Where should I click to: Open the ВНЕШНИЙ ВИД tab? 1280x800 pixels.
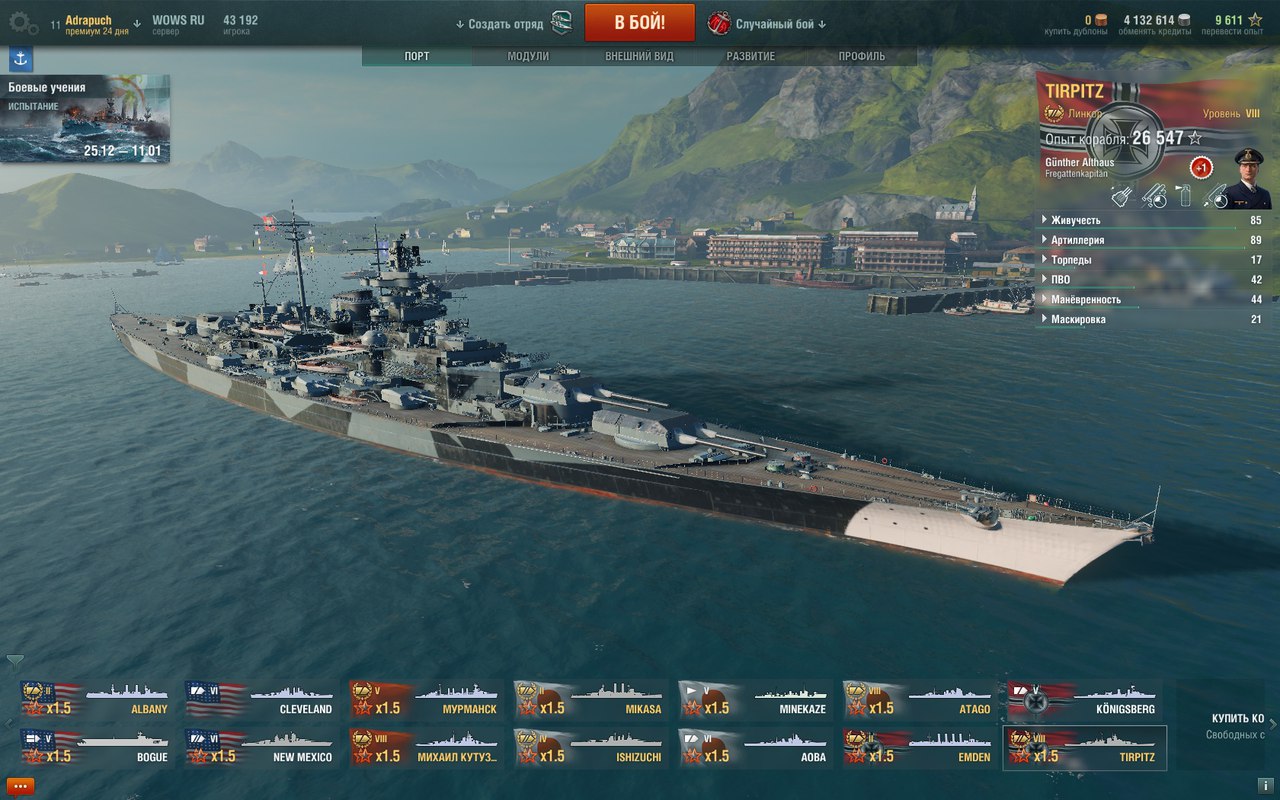point(639,56)
